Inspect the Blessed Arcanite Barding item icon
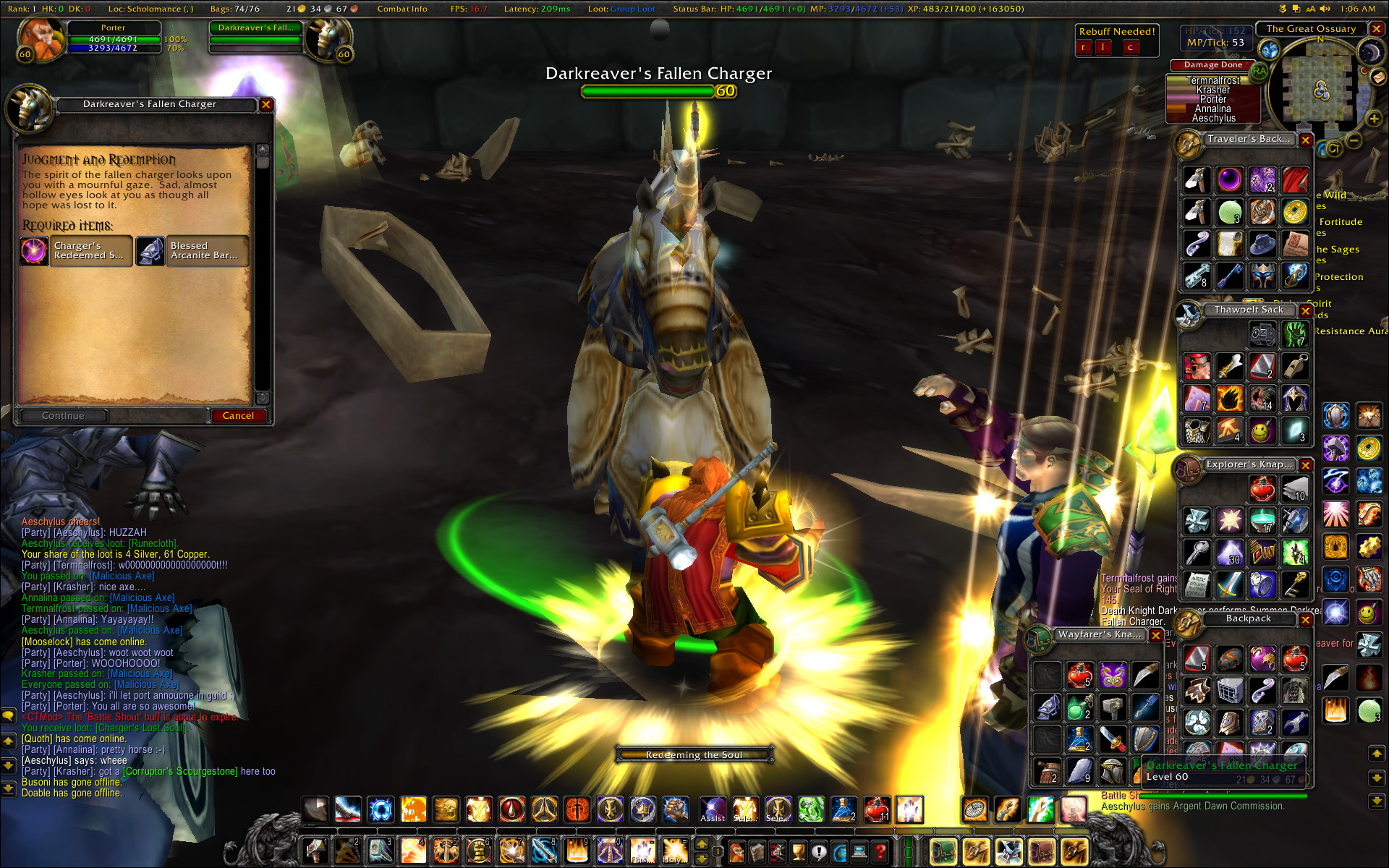Screen dimensions: 1389x868 (x=152, y=251)
